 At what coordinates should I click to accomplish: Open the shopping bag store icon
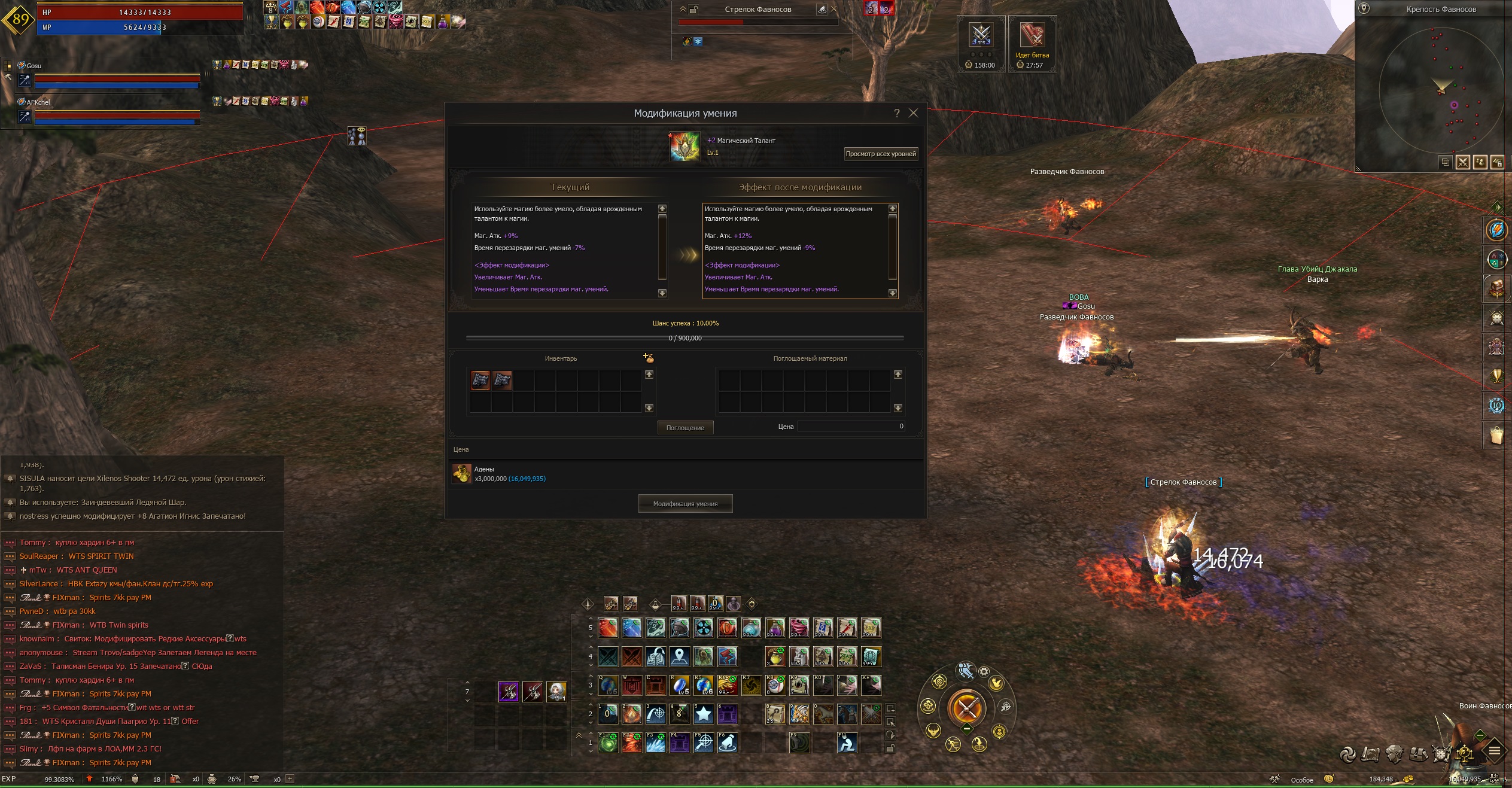tap(1496, 435)
